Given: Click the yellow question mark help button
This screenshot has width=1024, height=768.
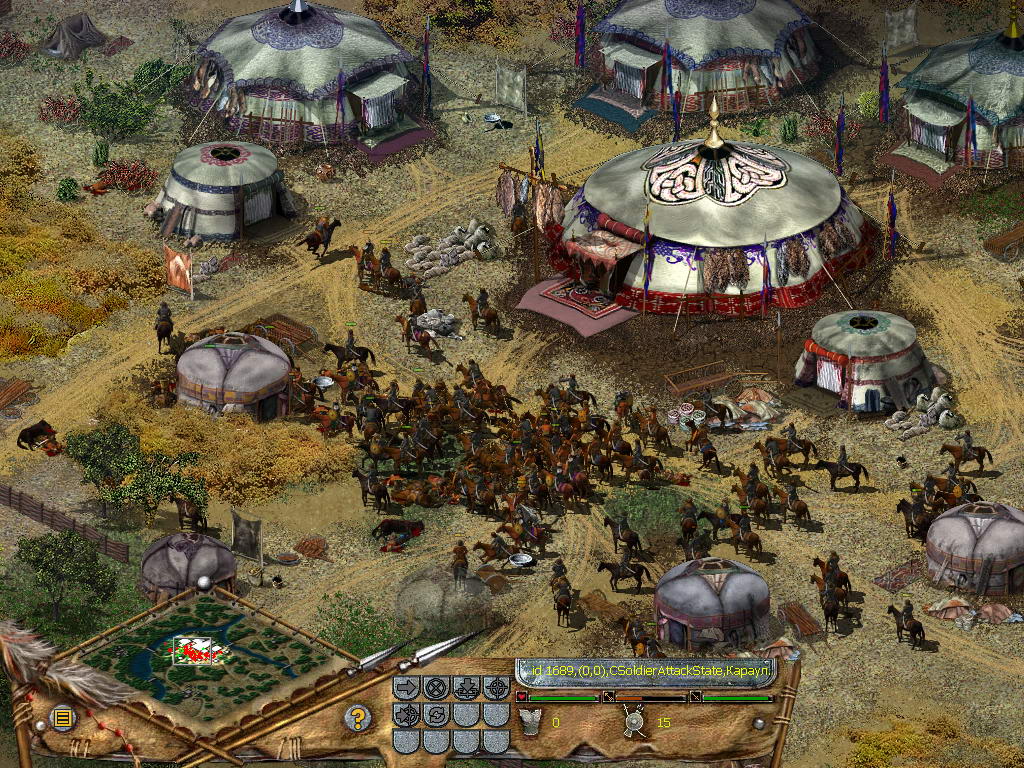Looking at the screenshot, I should point(357,717).
